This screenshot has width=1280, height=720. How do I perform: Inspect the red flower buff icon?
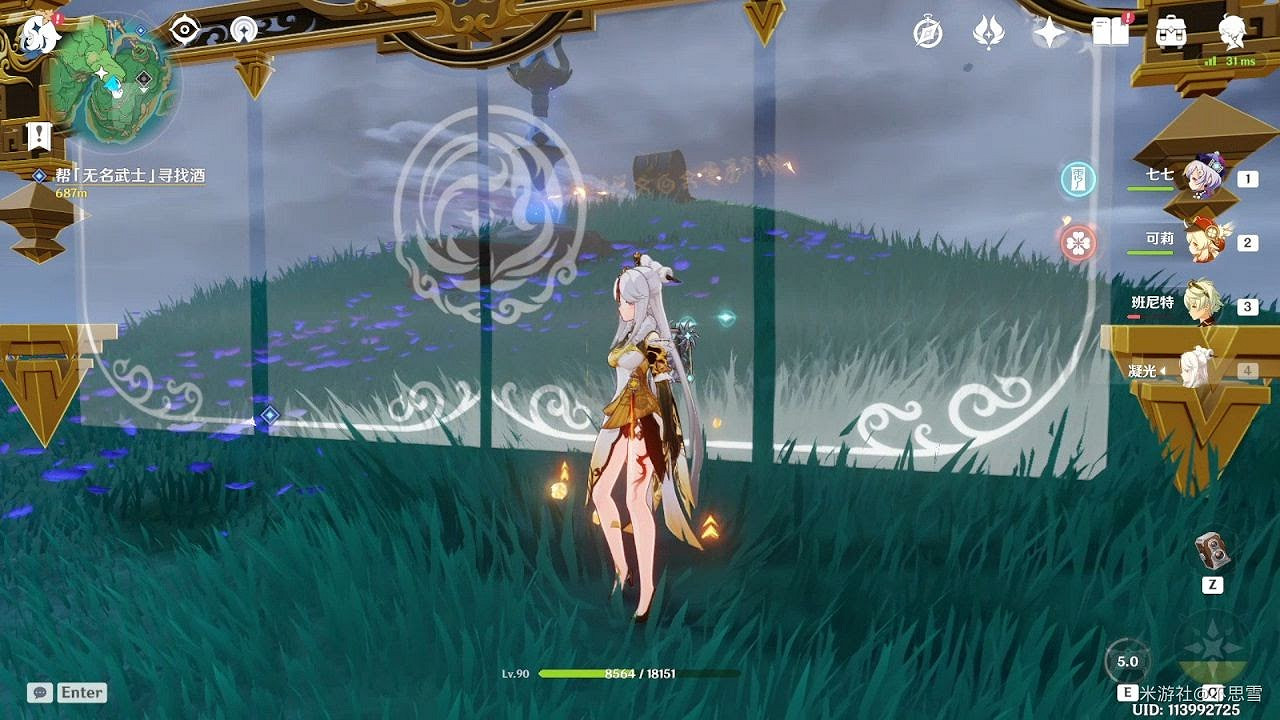tap(1077, 243)
